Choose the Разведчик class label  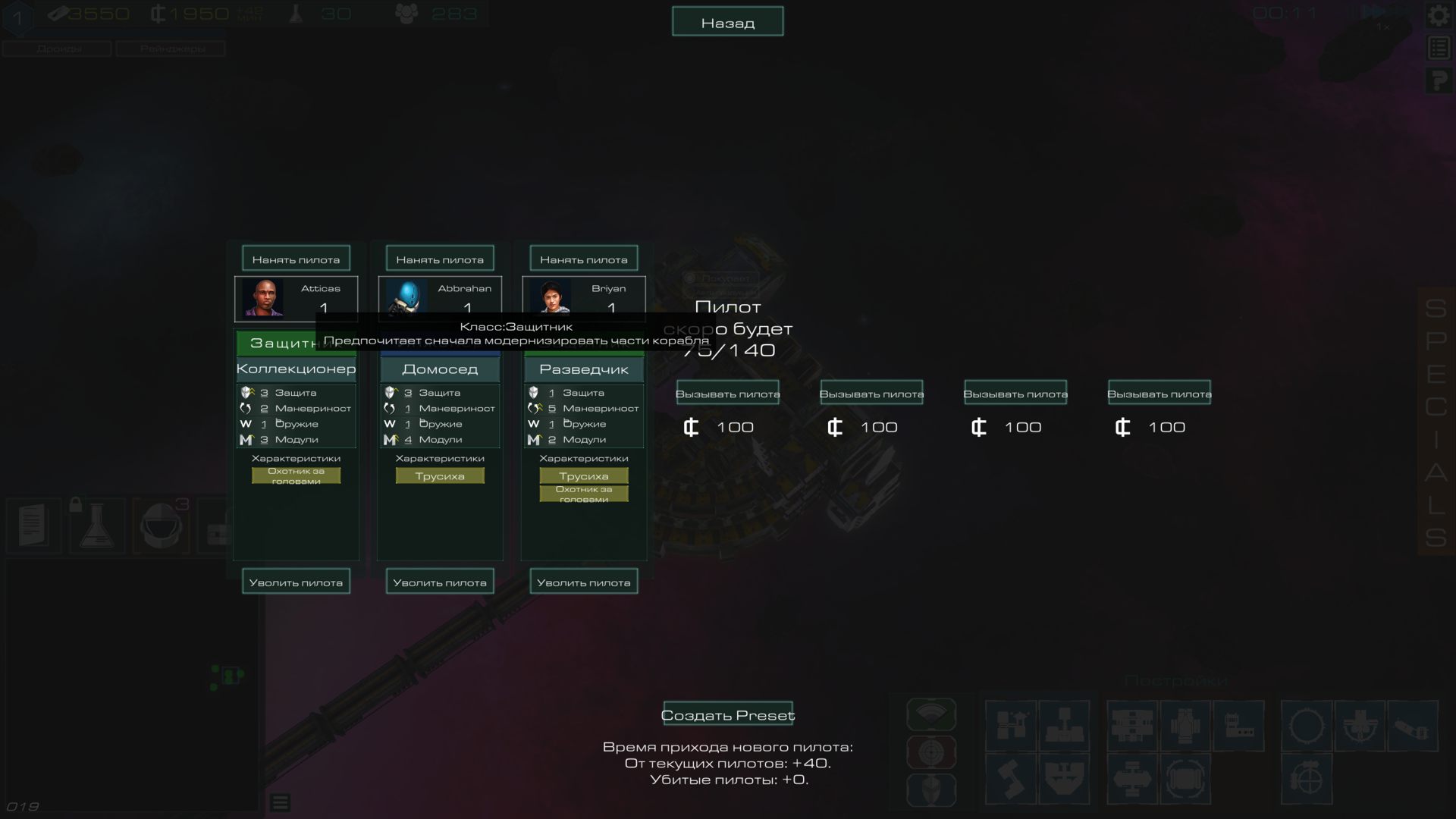click(x=583, y=369)
